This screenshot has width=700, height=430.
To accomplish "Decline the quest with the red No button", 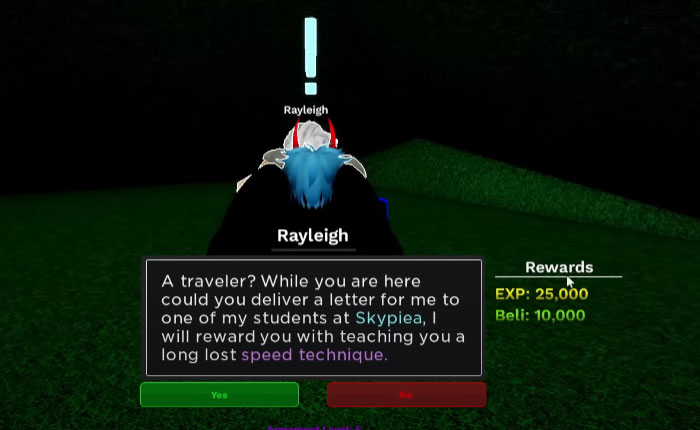I will (406, 394).
